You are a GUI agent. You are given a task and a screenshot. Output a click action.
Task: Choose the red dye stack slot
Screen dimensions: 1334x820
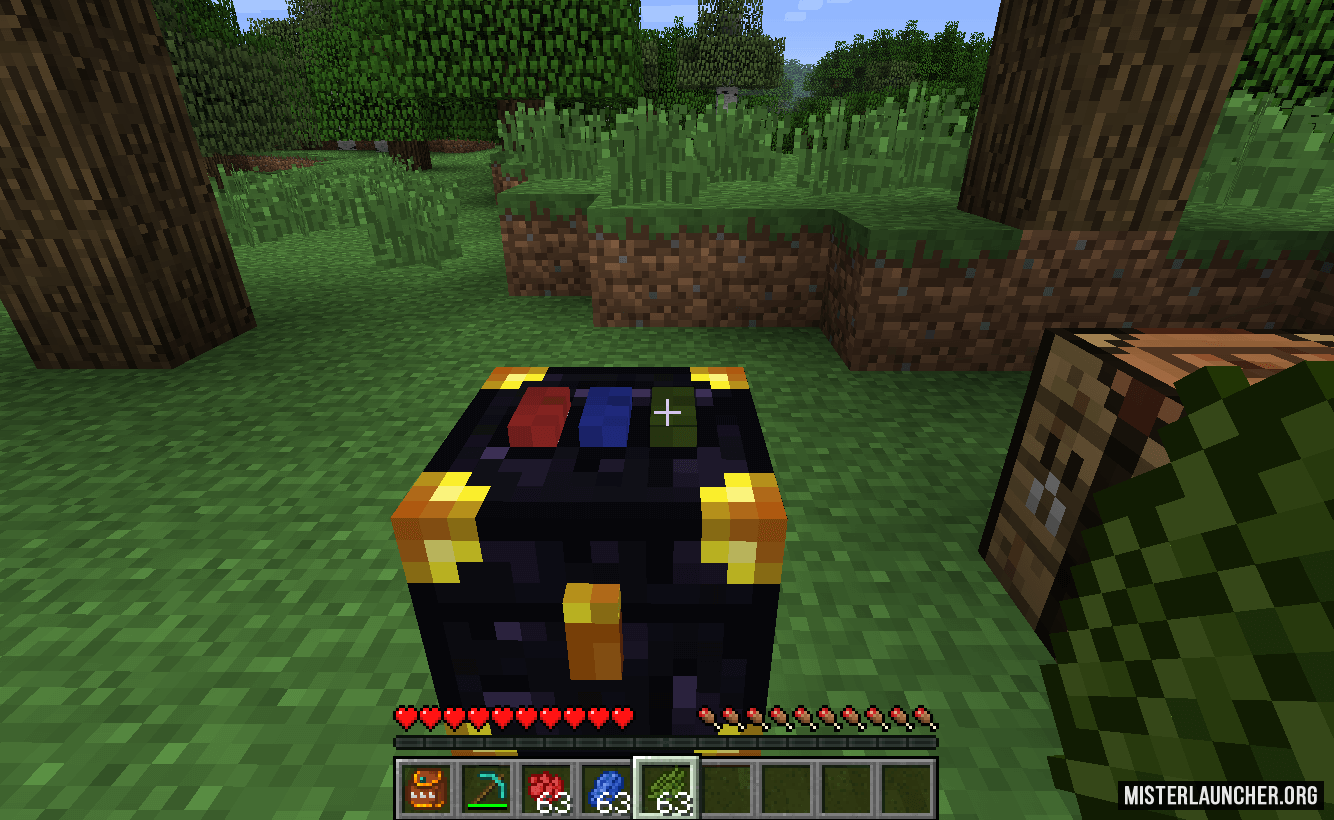click(x=546, y=788)
